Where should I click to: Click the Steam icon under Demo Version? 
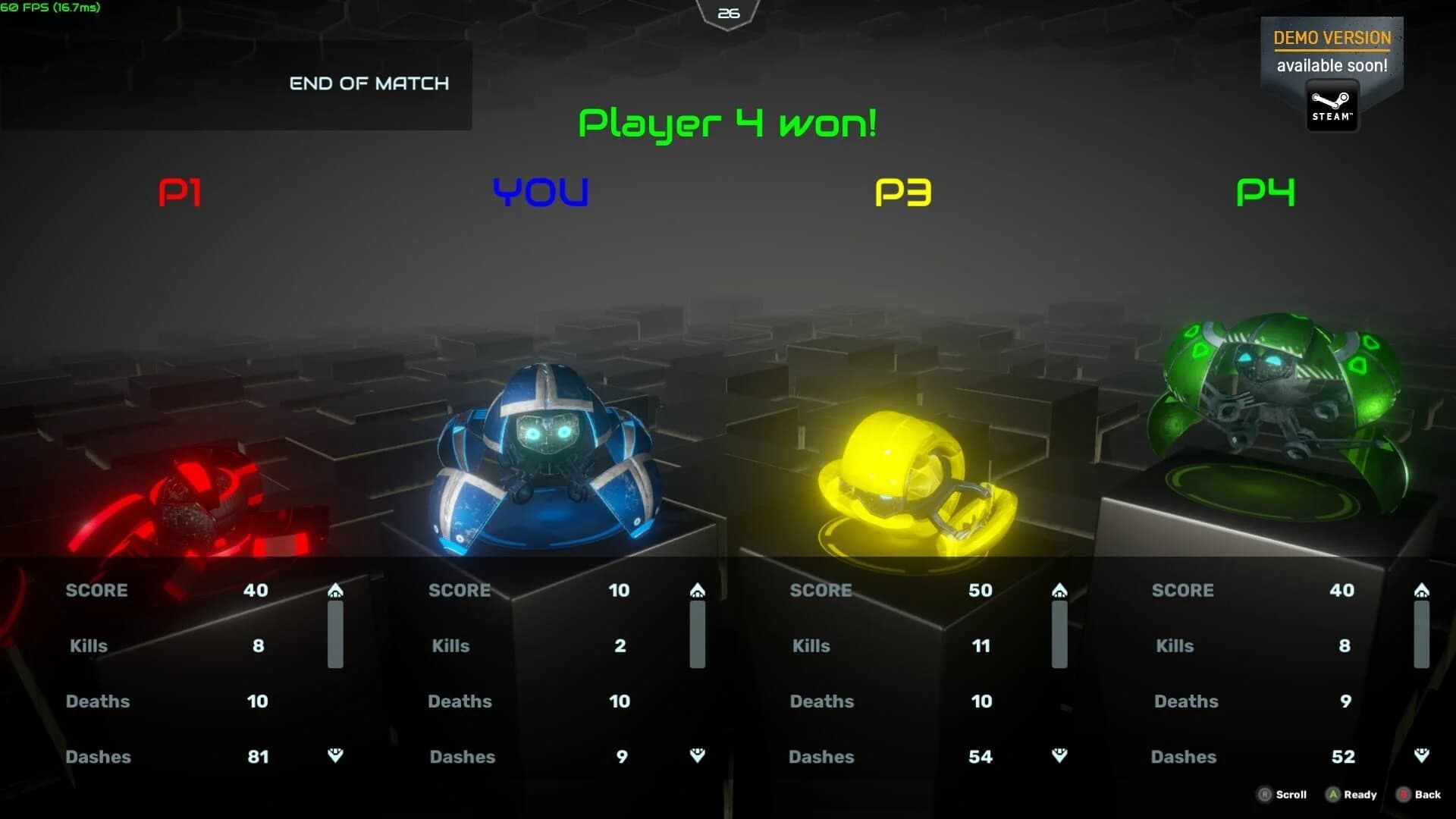pyautogui.click(x=1331, y=104)
